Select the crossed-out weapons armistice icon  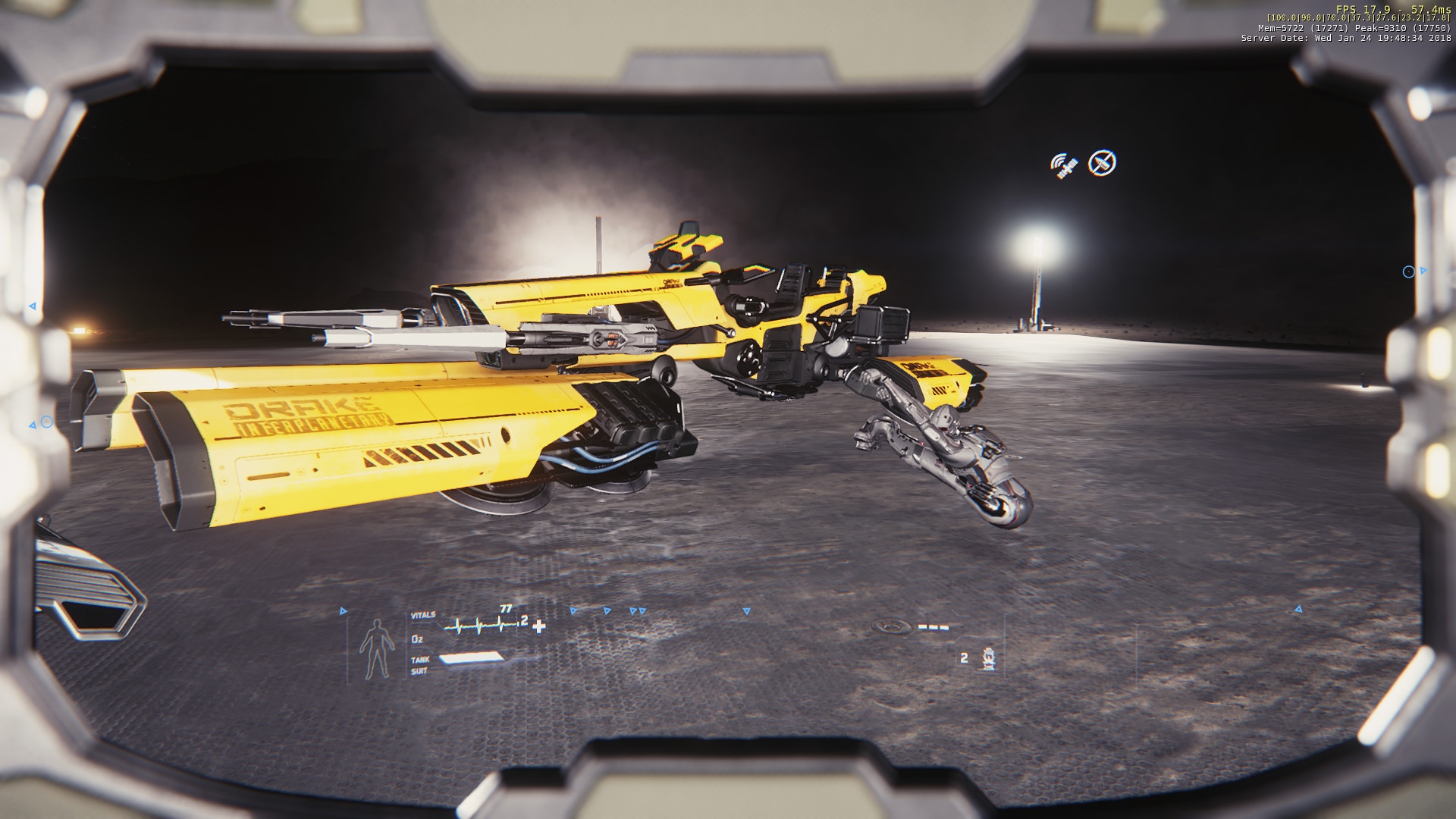[x=1102, y=163]
